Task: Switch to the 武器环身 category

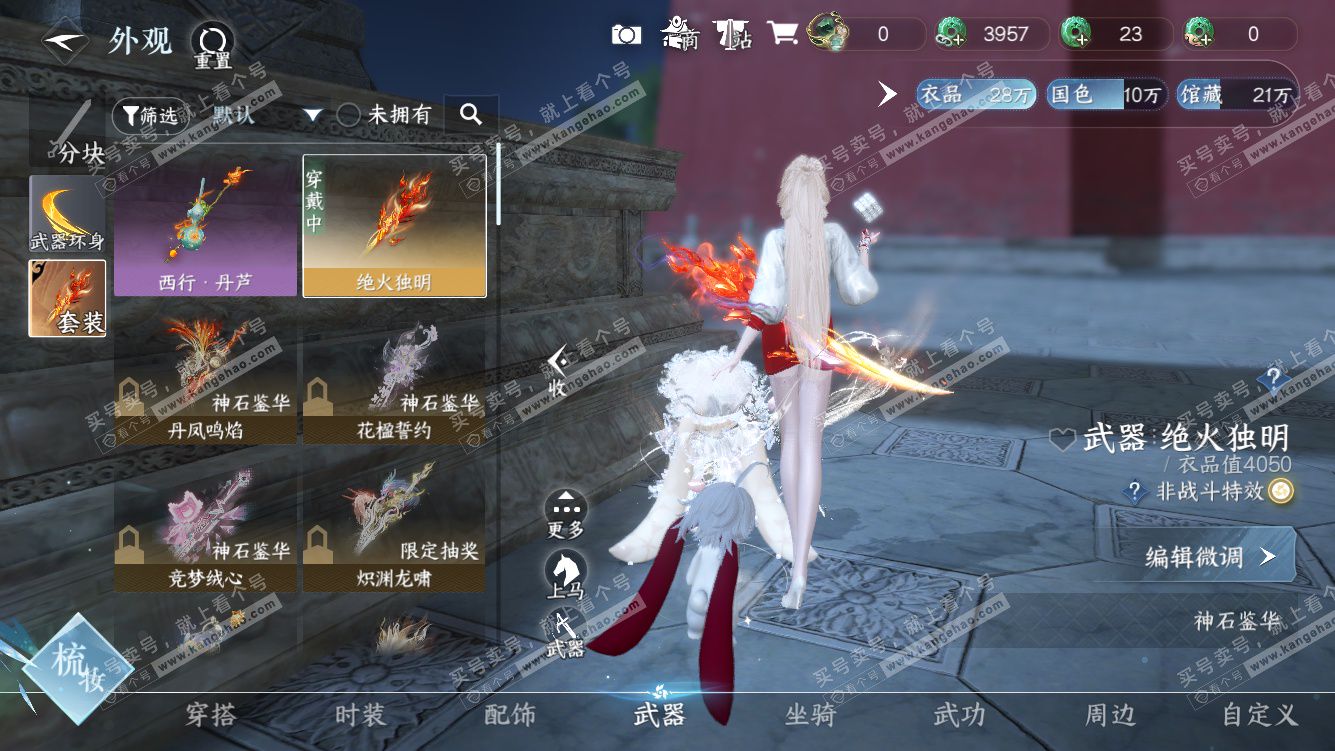Action: [67, 214]
